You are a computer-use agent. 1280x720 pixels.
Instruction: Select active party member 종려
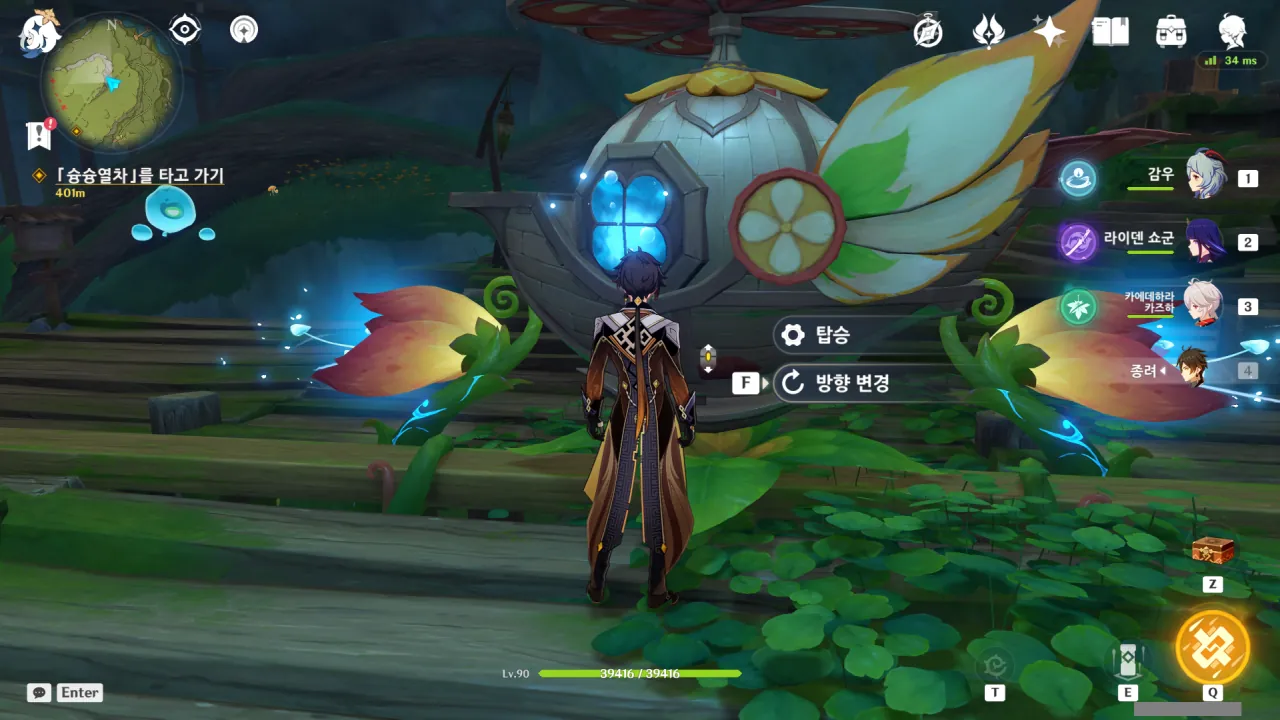pyautogui.click(x=1192, y=369)
